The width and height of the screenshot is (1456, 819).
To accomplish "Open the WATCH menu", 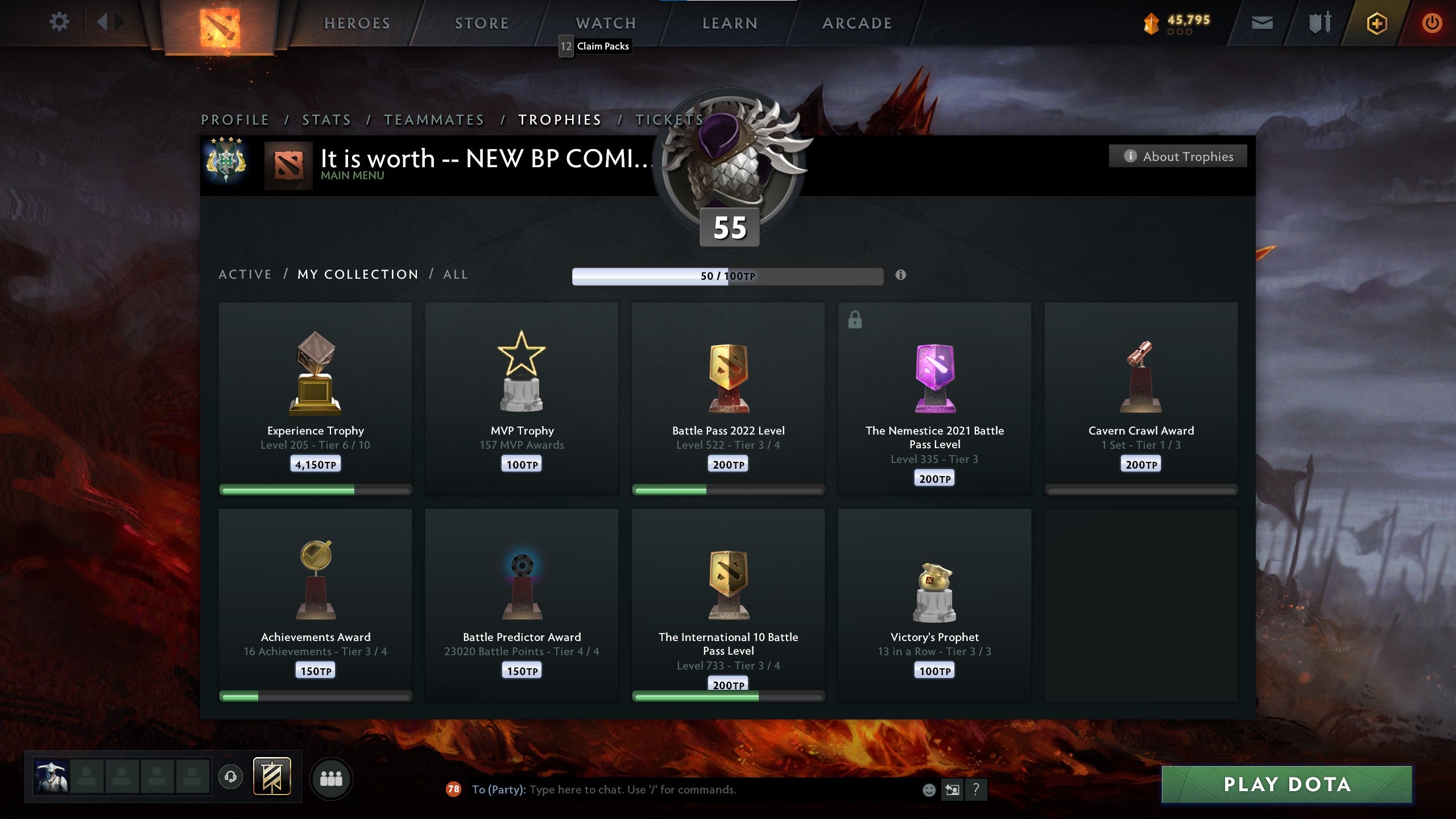I will [605, 23].
